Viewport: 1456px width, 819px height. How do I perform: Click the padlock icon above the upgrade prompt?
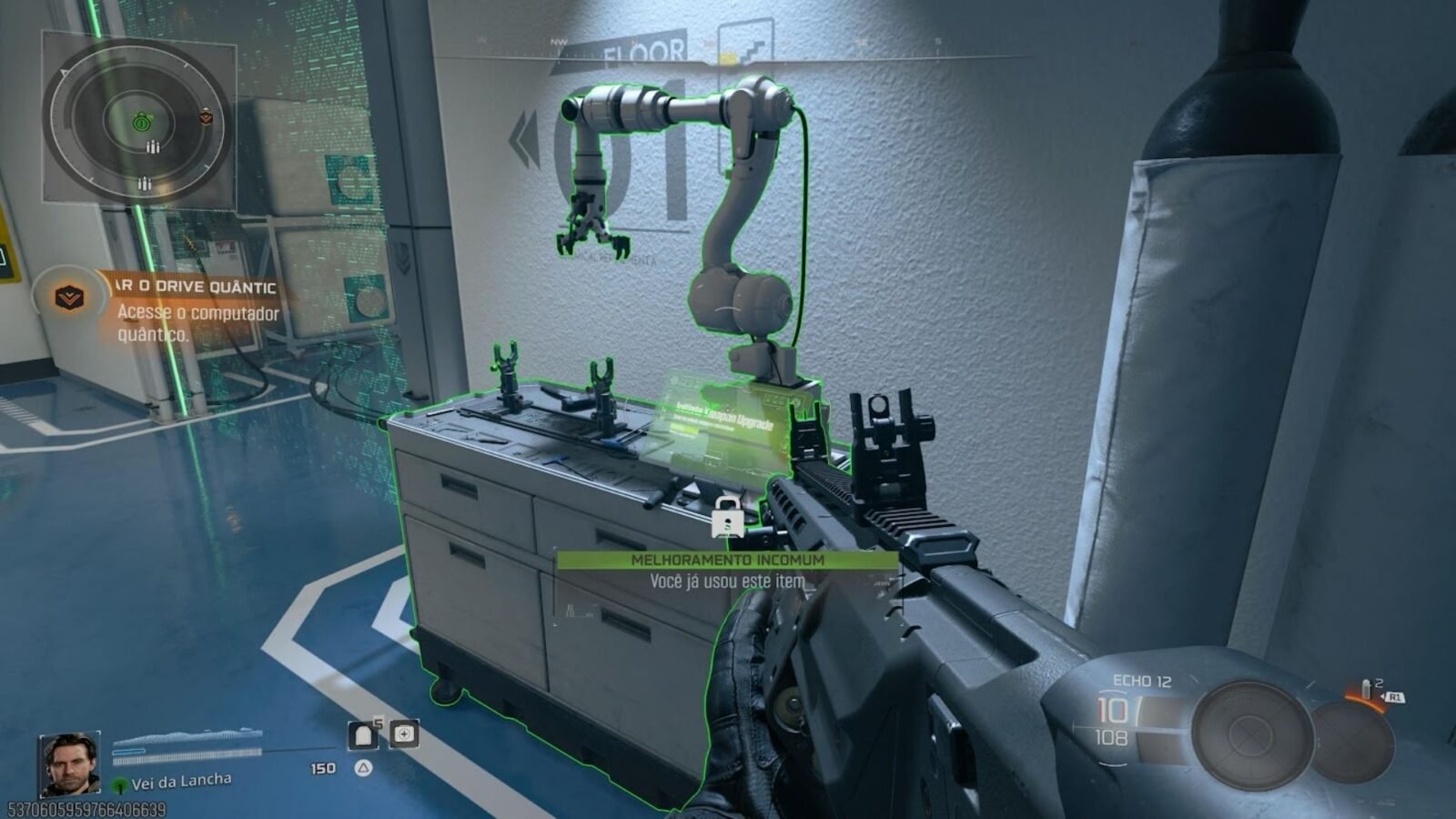726,517
